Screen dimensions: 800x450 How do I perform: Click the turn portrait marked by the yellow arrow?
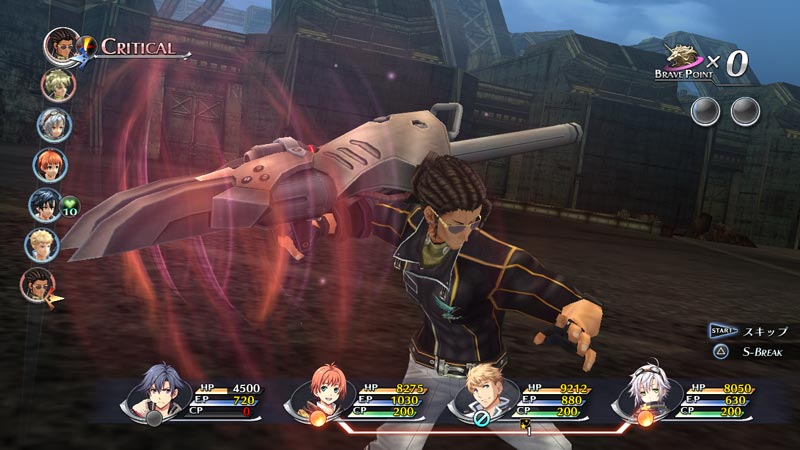pyautogui.click(x=38, y=283)
